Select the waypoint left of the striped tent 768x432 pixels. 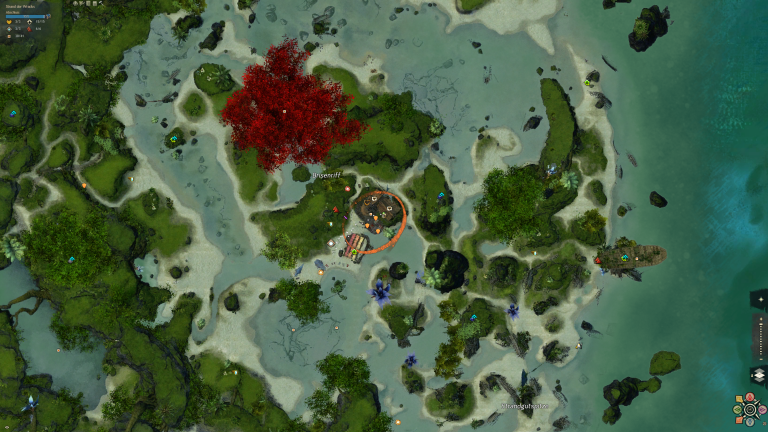coord(331,243)
